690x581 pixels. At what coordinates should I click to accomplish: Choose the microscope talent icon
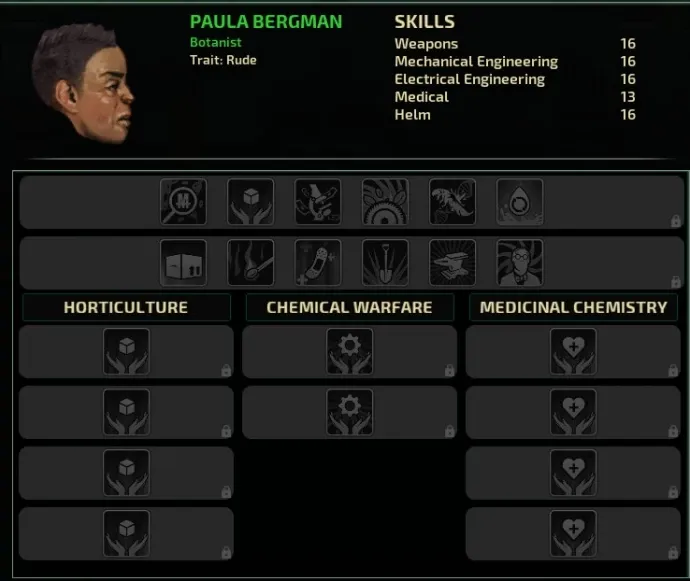(x=318, y=201)
